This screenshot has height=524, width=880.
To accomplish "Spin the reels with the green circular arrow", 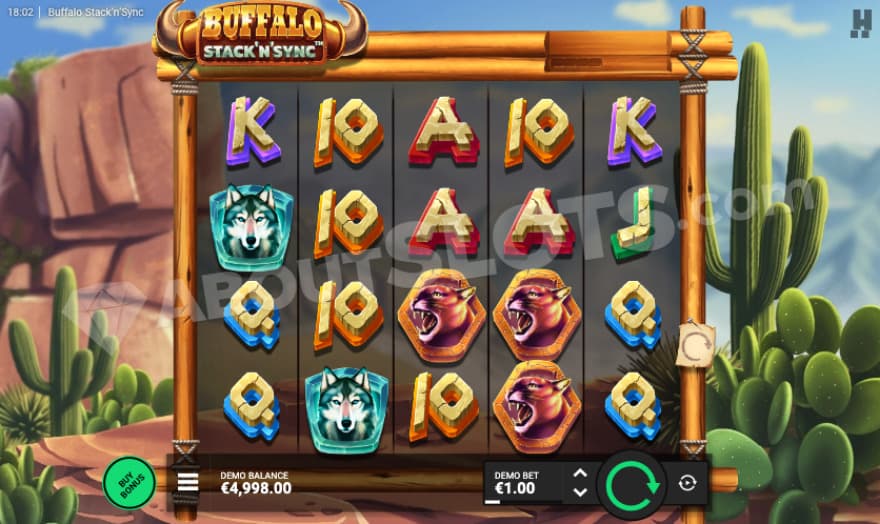I will [x=632, y=483].
